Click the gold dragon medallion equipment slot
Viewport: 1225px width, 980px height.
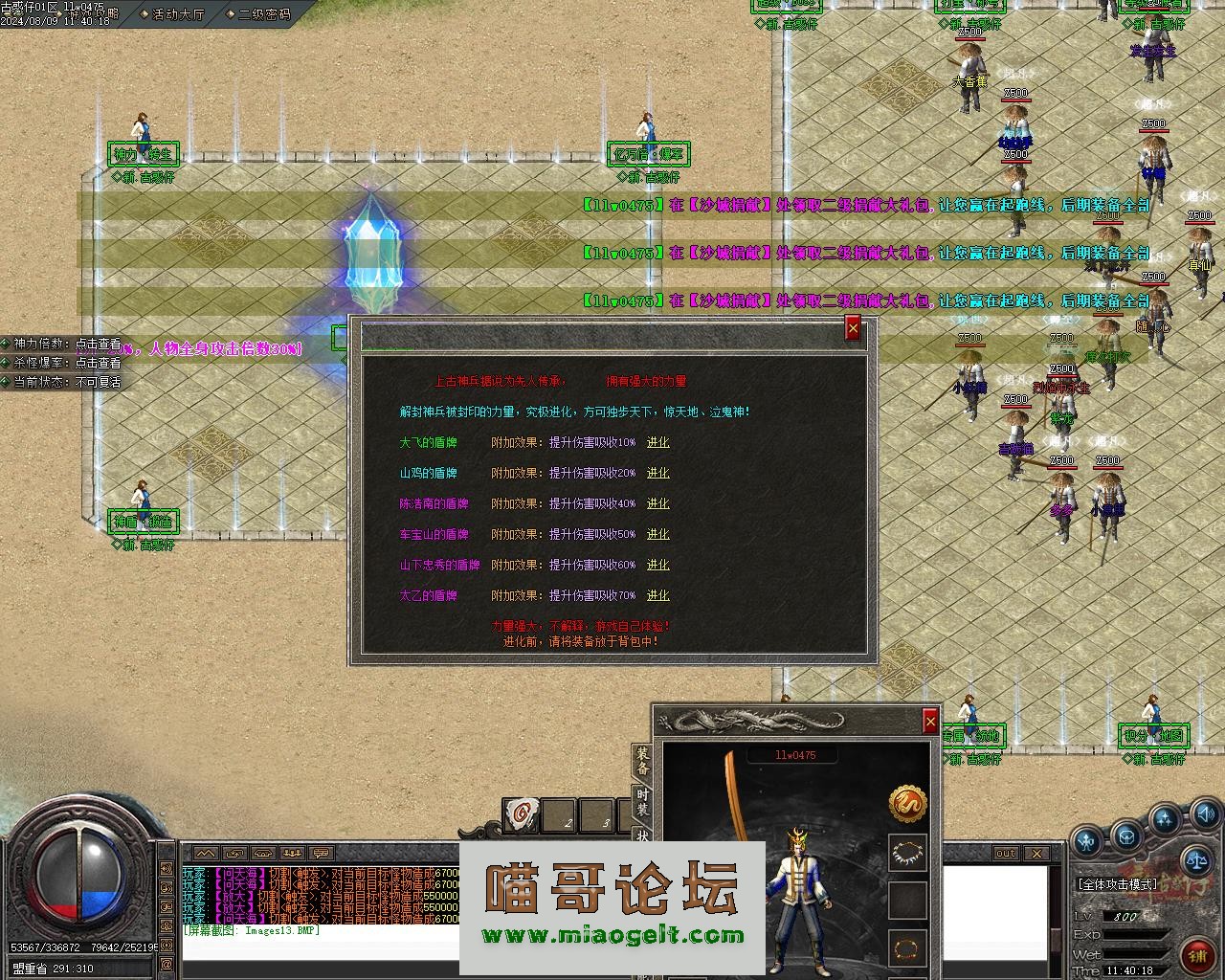point(907,804)
